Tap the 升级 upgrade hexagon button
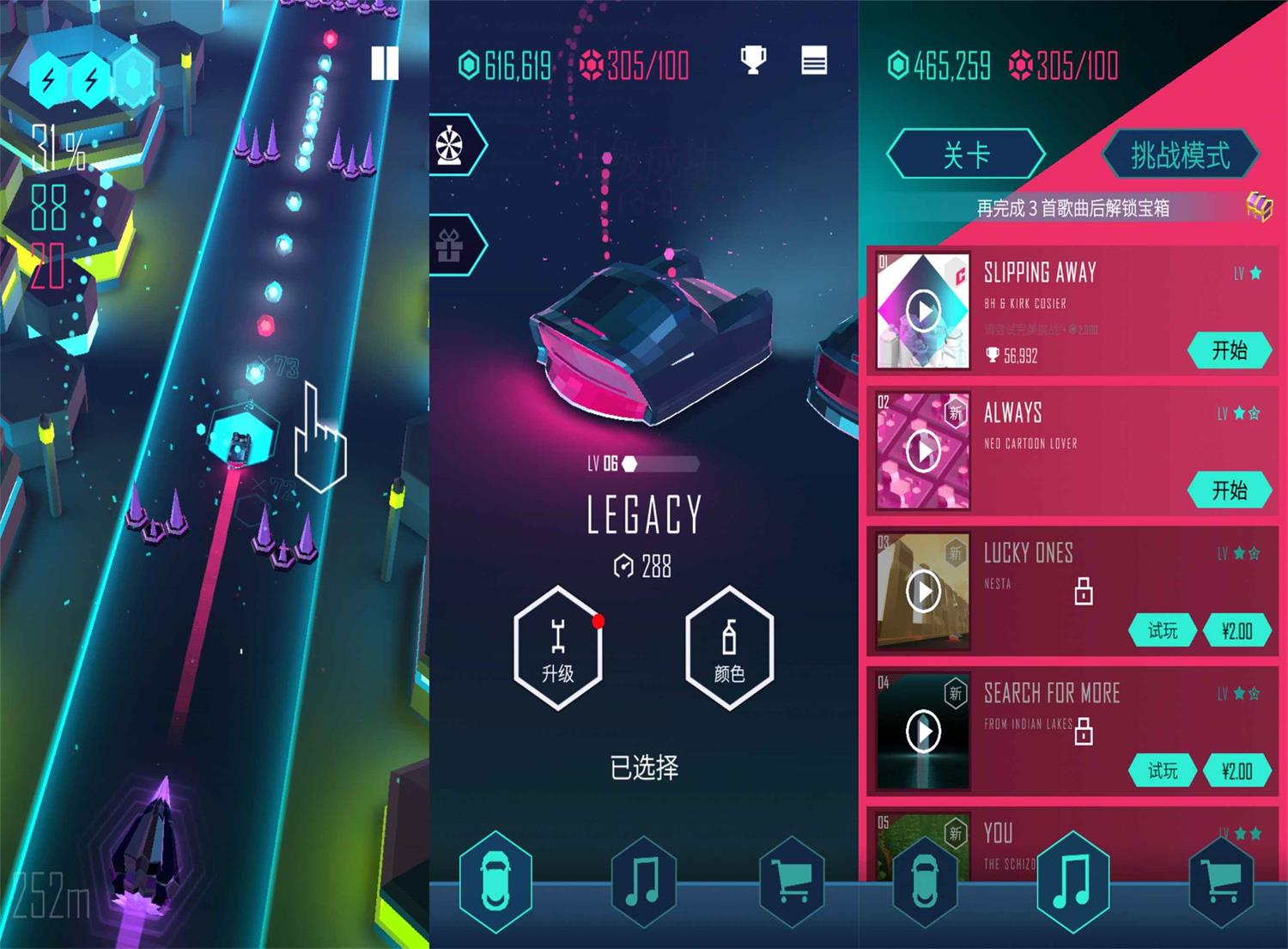This screenshot has height=949, width=1288. pos(558,648)
